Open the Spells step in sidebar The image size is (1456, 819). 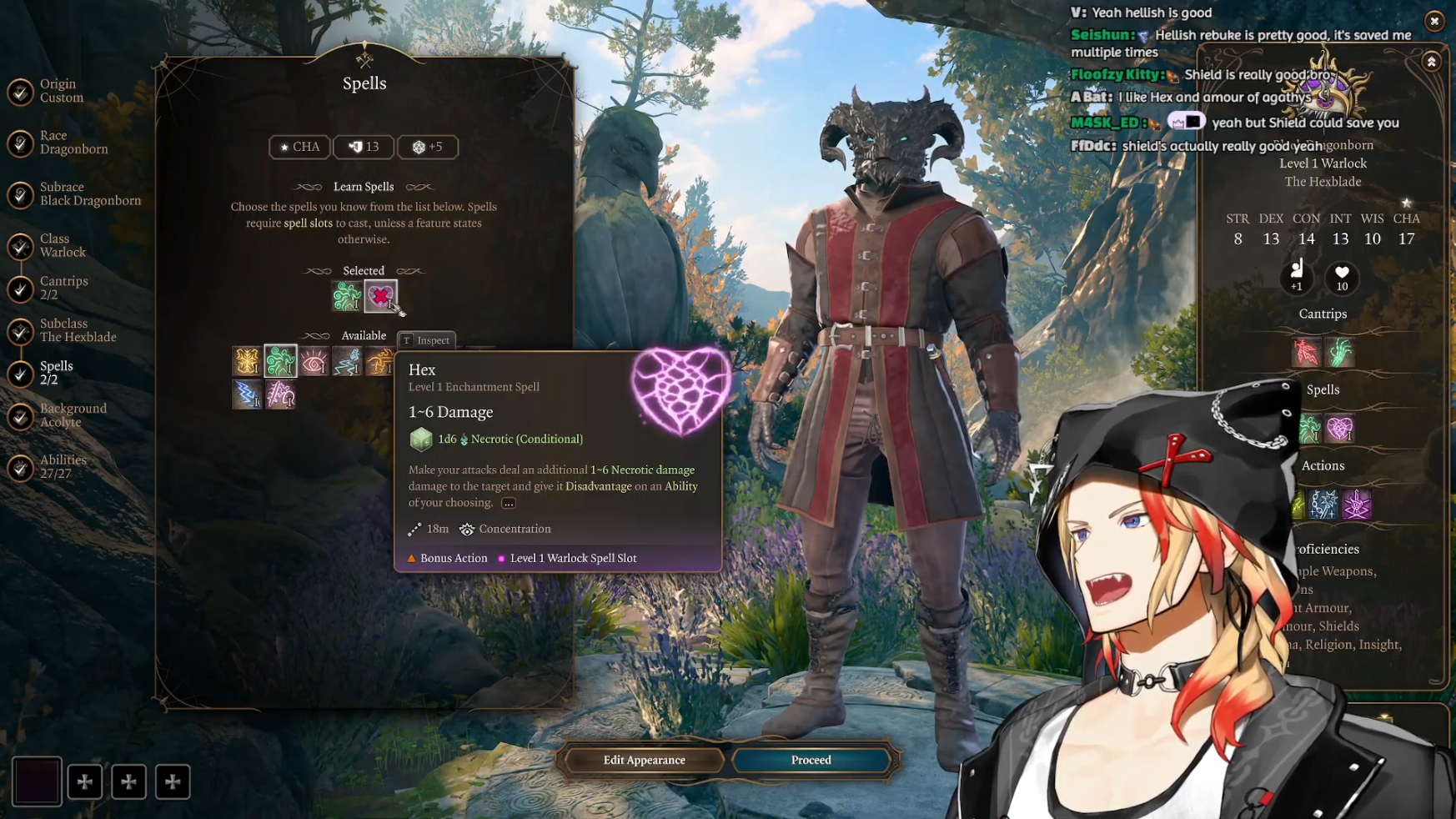pos(55,373)
